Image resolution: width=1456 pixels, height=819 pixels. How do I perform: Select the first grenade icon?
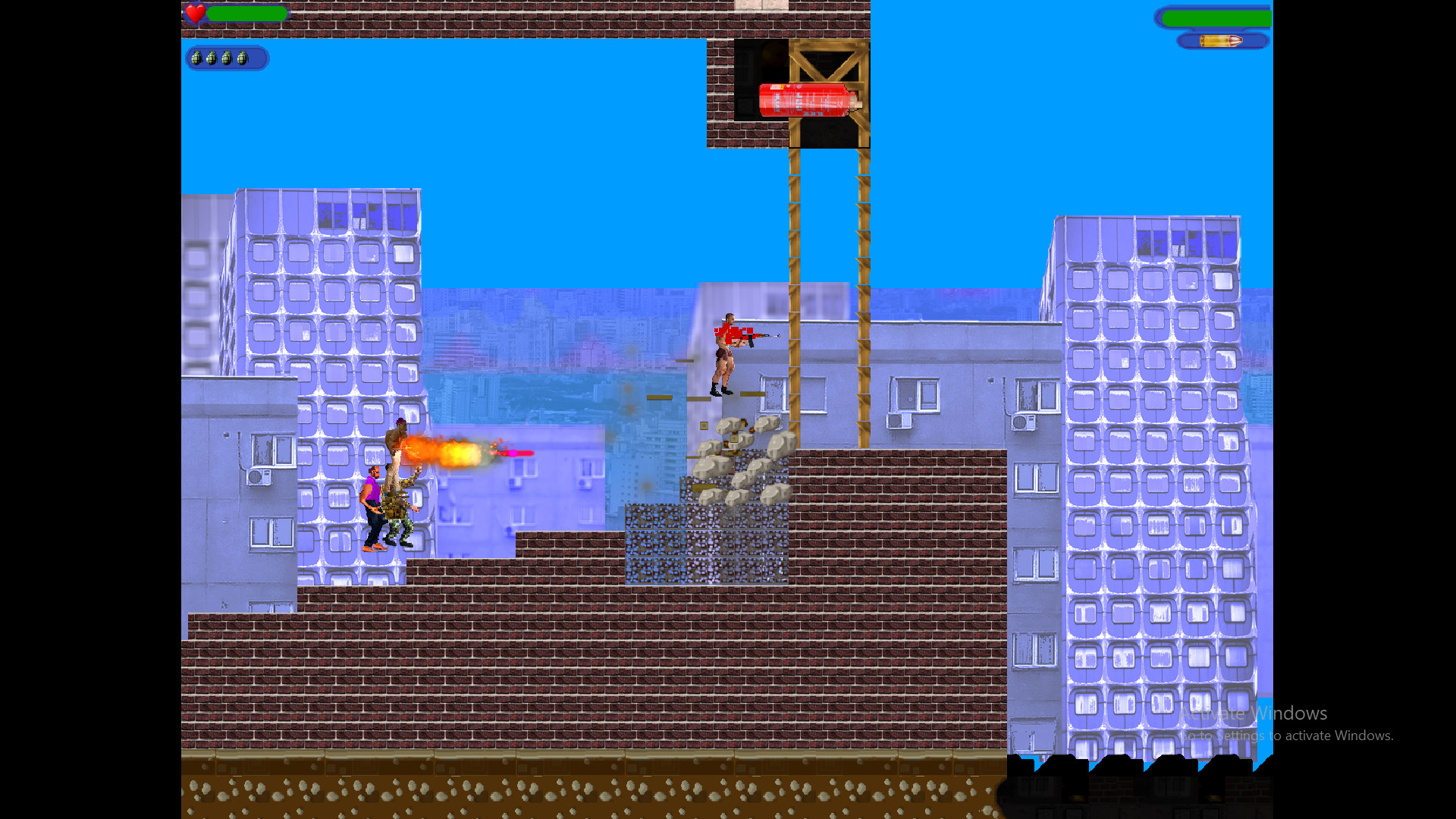198,57
